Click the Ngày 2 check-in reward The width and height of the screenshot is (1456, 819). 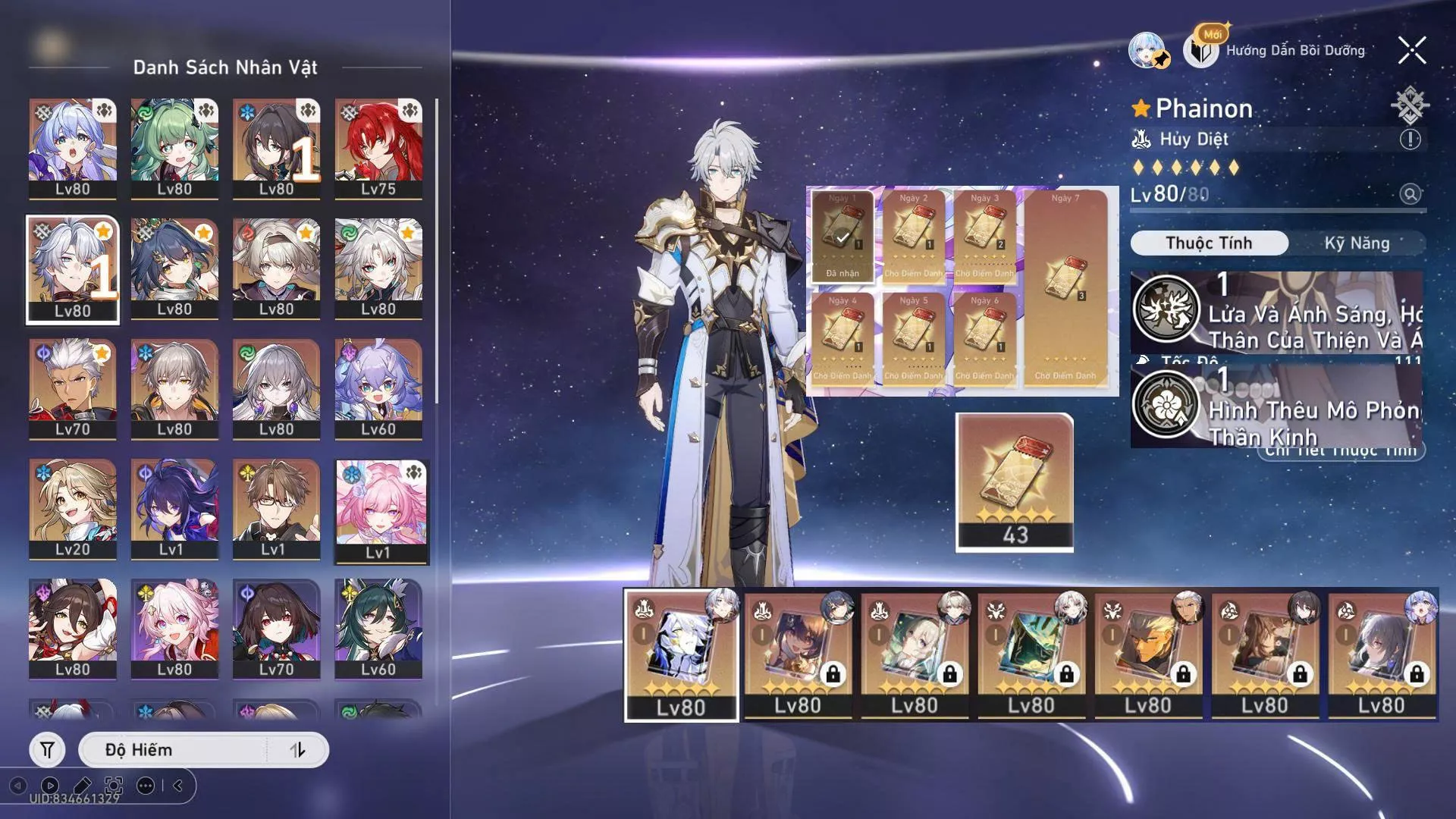913,235
